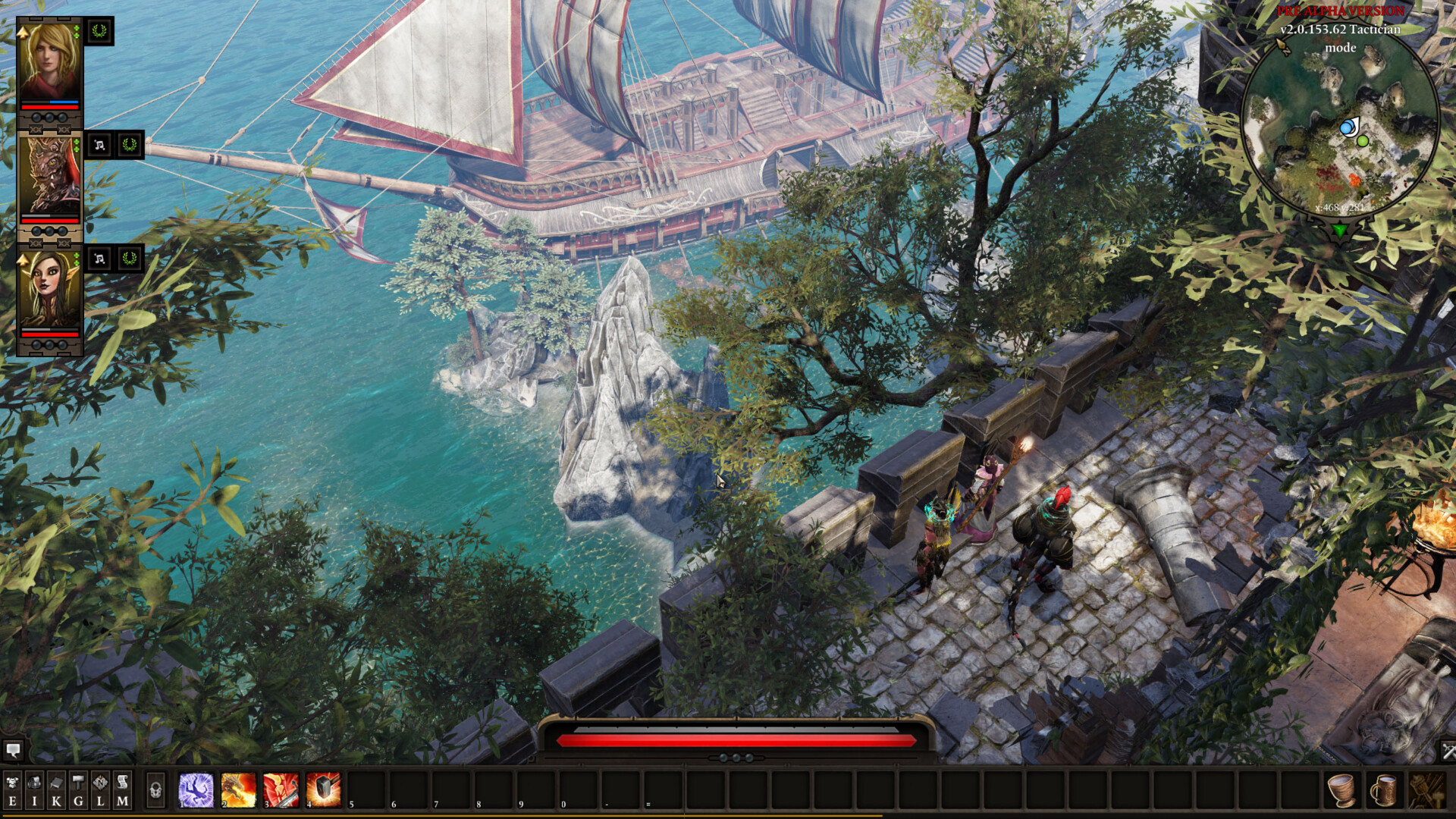Use the Battering Ram skill in slot 4
The image size is (1456, 819).
[322, 790]
